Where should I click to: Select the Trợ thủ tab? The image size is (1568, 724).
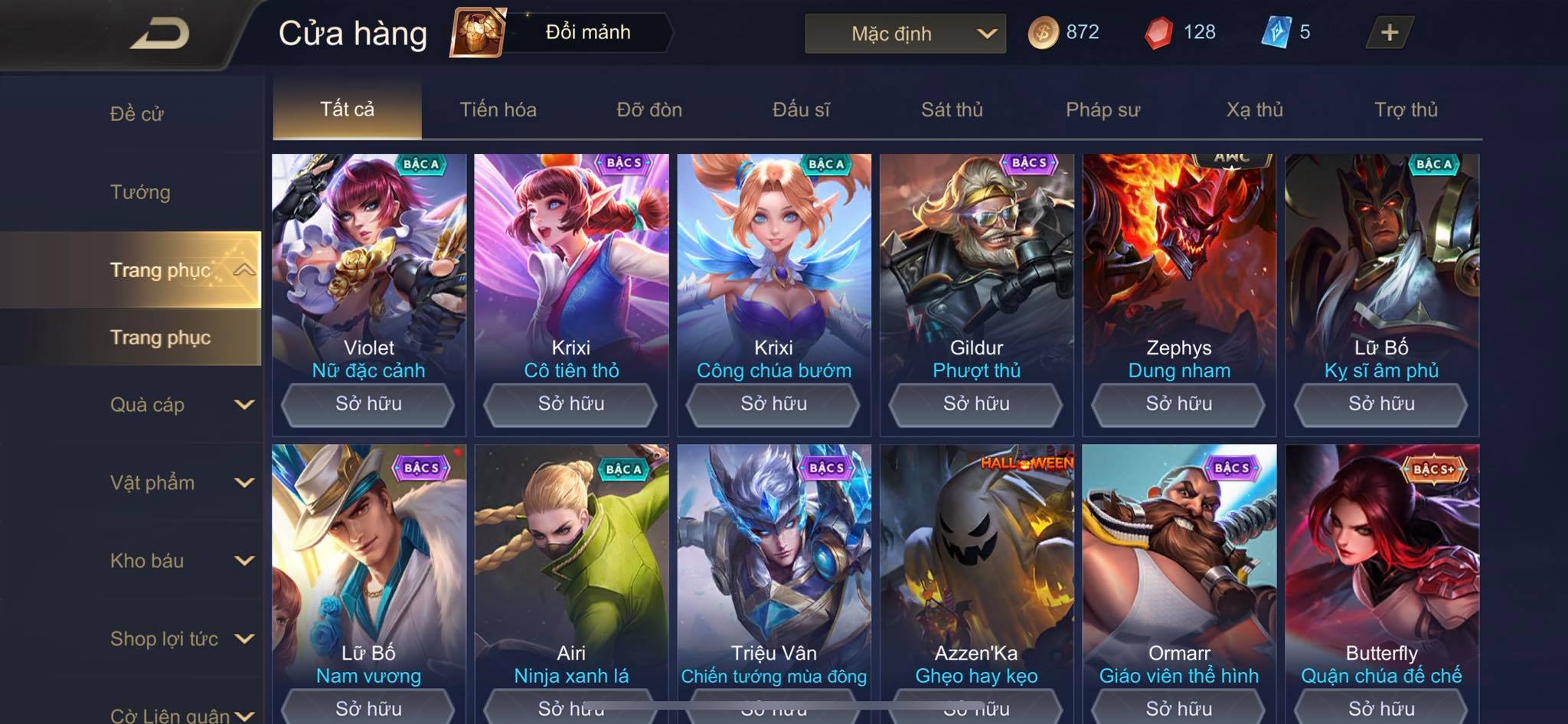click(x=1406, y=109)
